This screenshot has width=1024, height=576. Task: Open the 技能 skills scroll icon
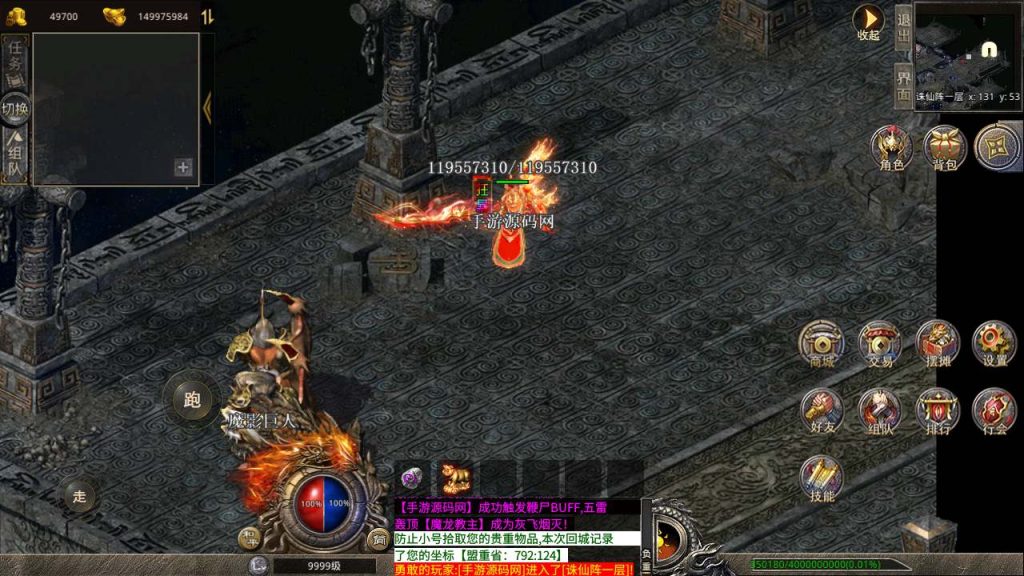tap(821, 478)
